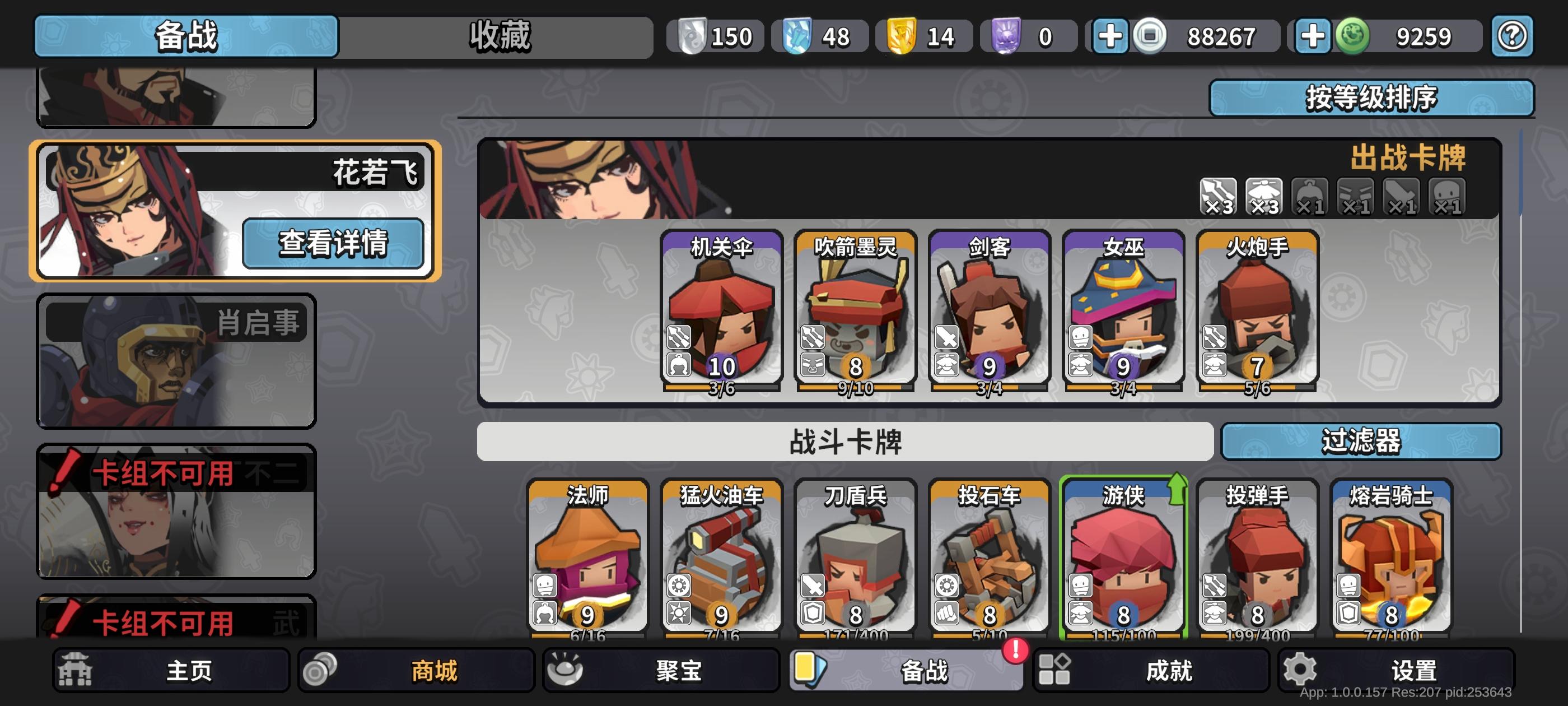The height and width of the screenshot is (706, 1568).
Task: Click the purple essence currency icon showing 0
Action: [1006, 36]
